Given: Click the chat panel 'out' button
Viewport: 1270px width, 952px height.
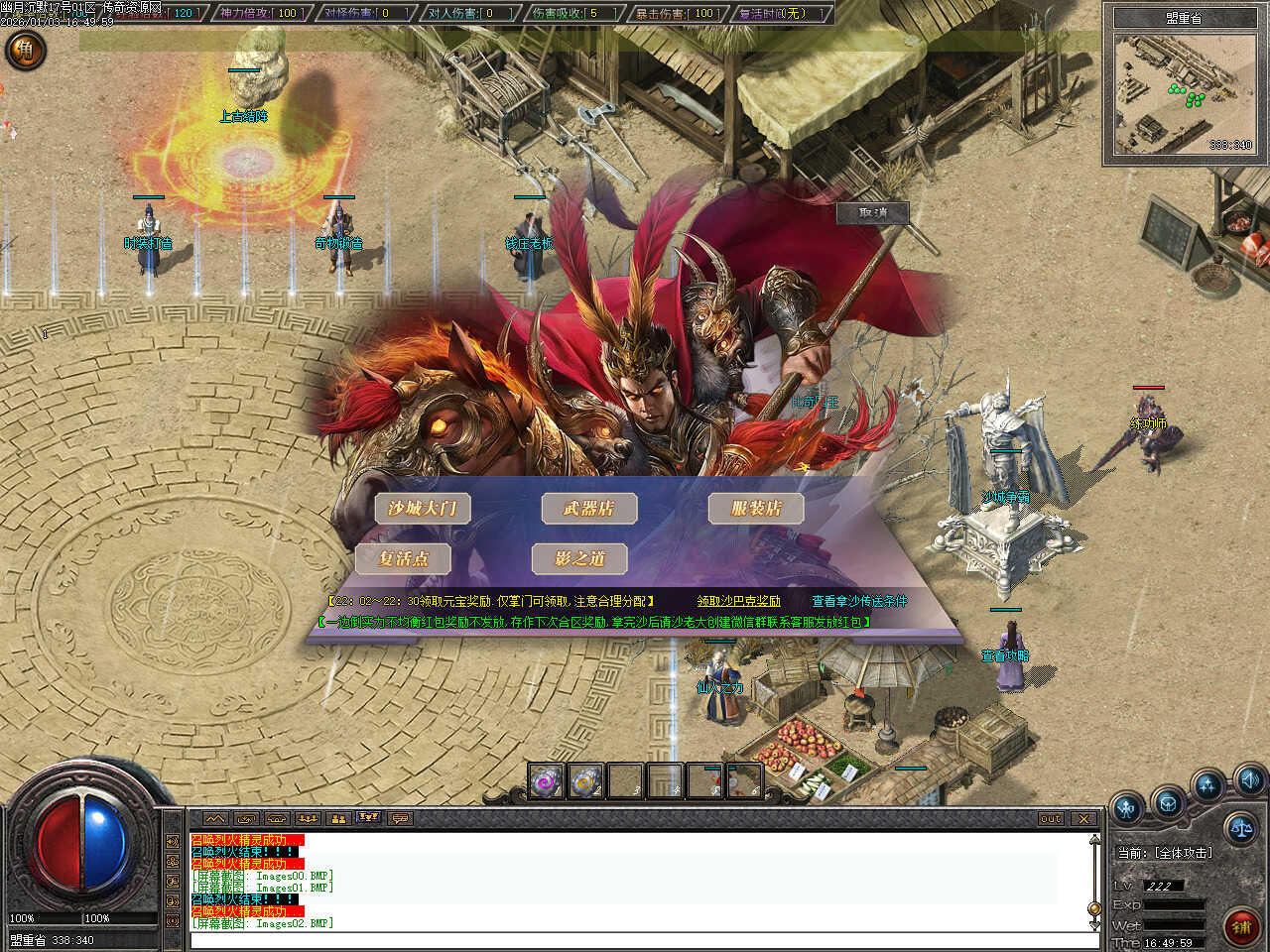Looking at the screenshot, I should pos(1051,818).
